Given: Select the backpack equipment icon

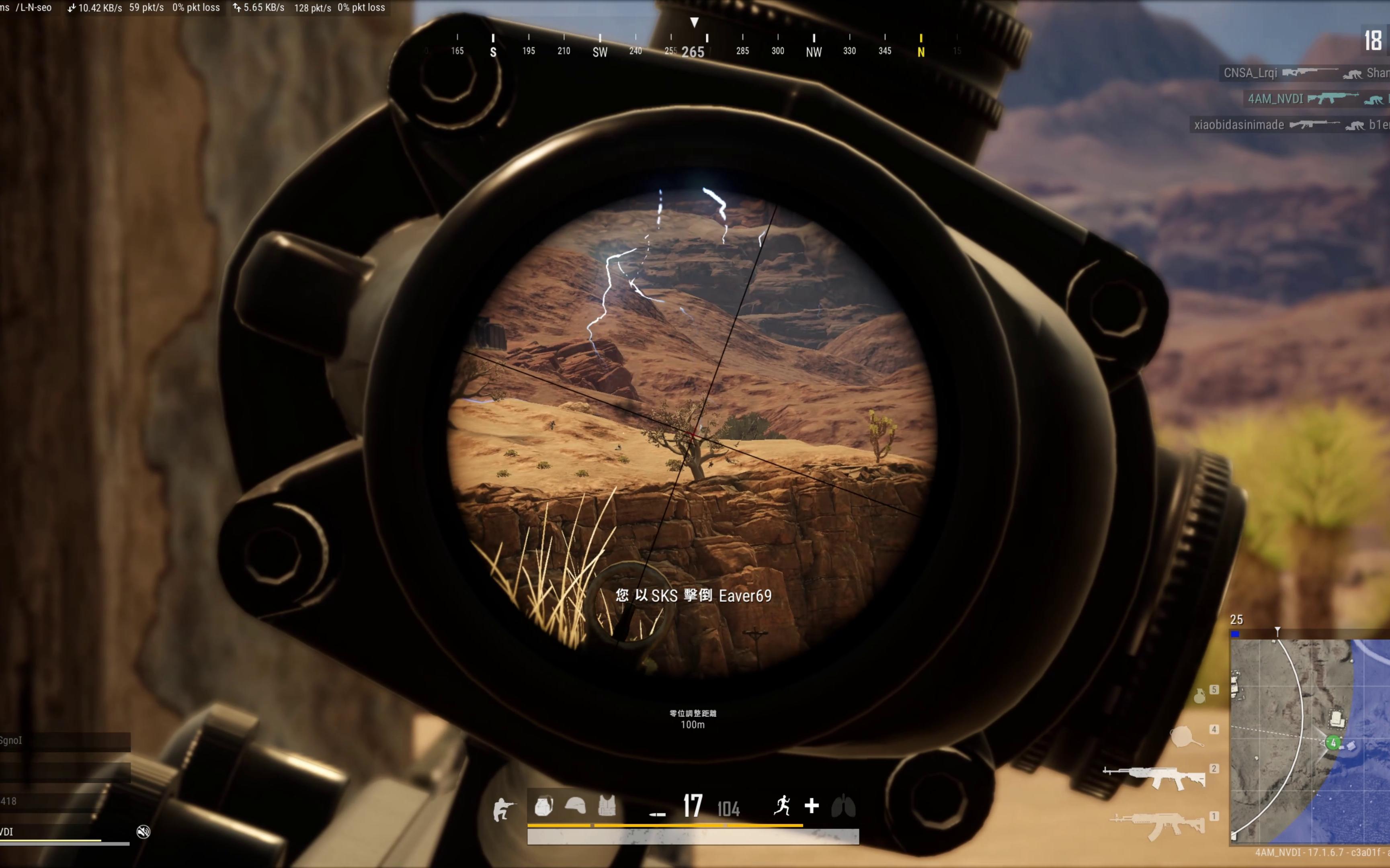Looking at the screenshot, I should point(543,806).
